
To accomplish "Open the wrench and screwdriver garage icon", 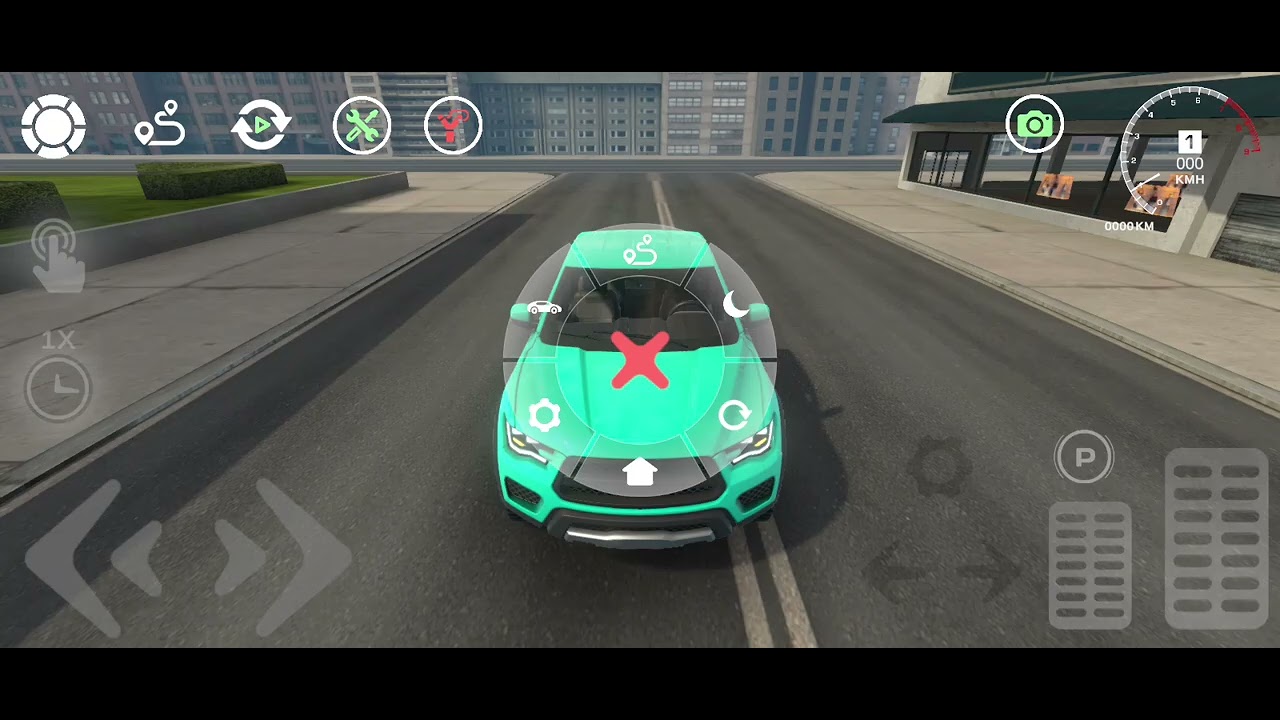I will (362, 126).
